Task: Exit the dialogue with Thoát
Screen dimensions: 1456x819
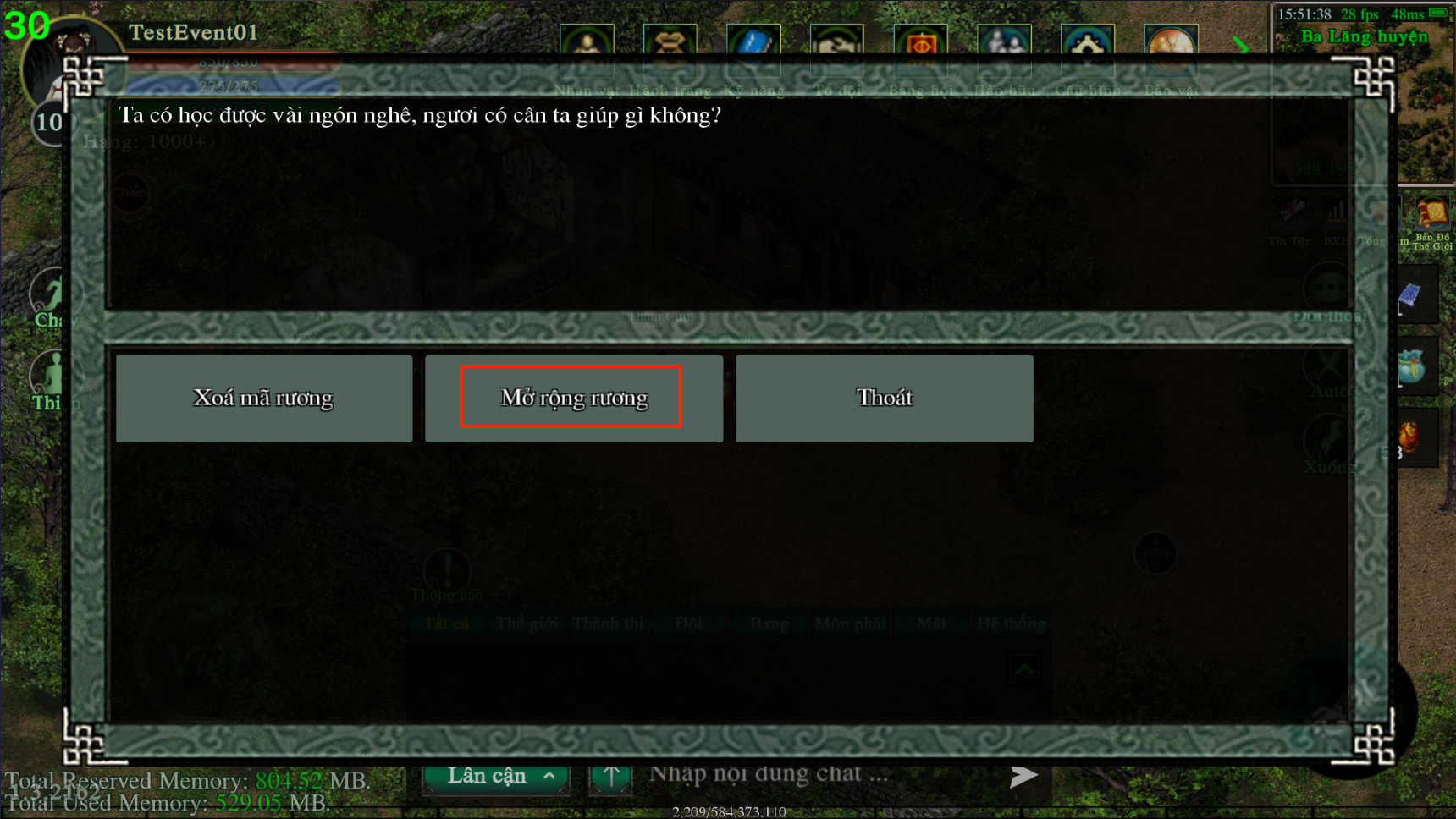Action: pyautogui.click(x=884, y=399)
